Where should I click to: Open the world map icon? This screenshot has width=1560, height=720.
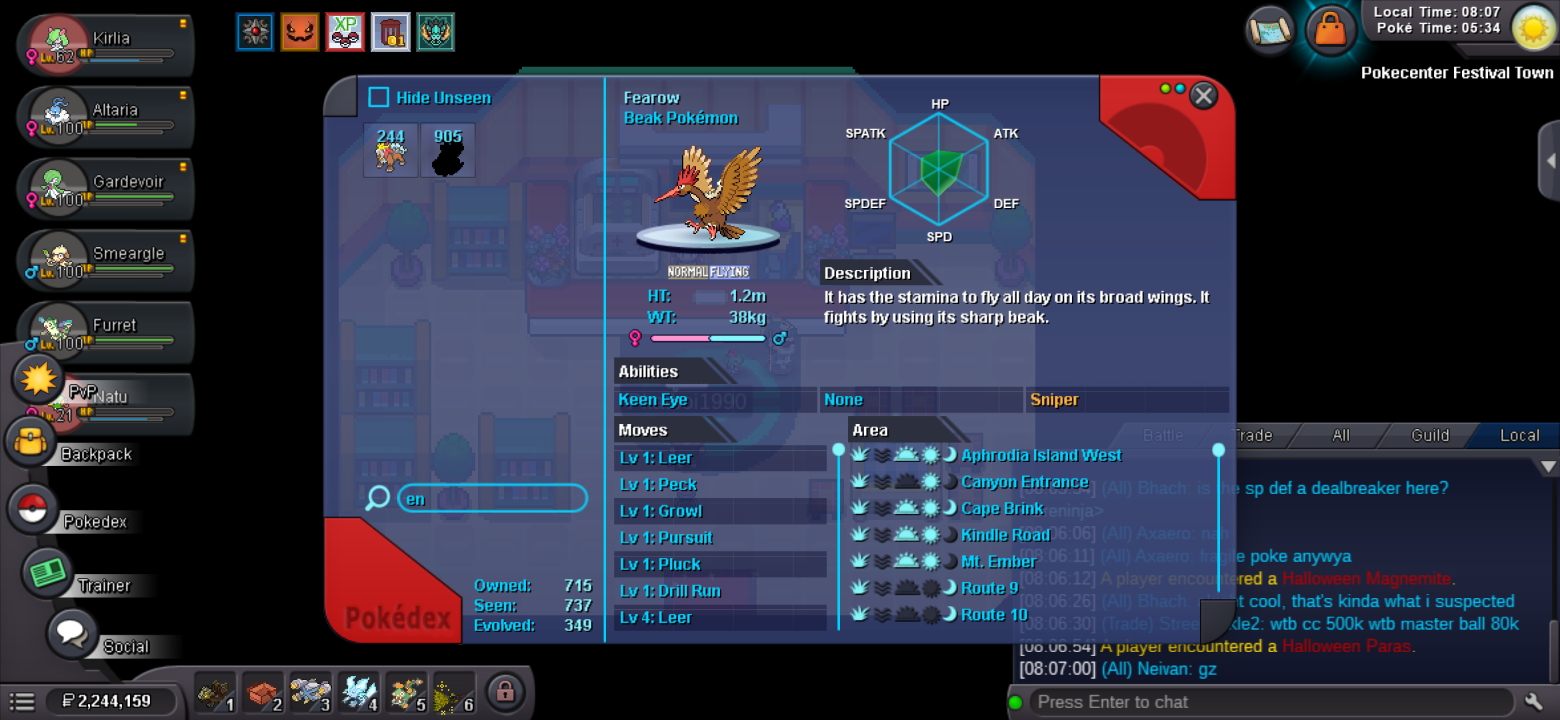click(x=1269, y=29)
